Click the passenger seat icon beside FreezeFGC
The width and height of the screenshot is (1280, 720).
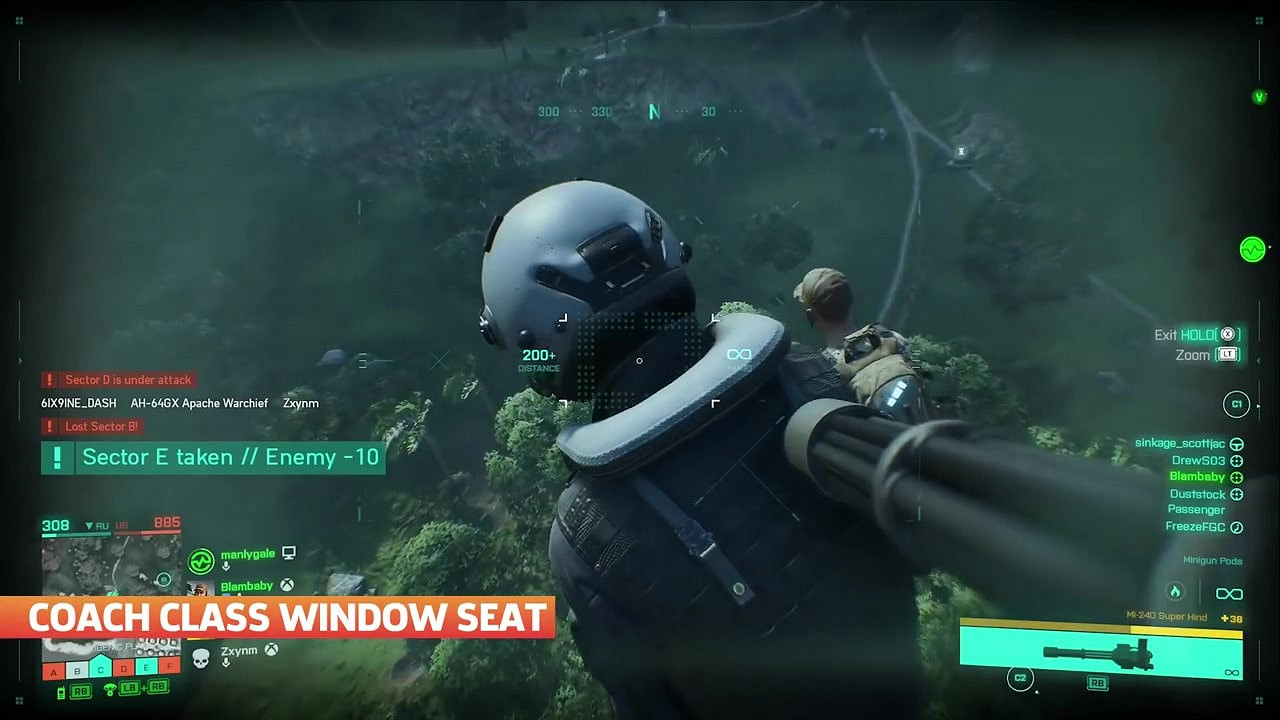click(1236, 527)
